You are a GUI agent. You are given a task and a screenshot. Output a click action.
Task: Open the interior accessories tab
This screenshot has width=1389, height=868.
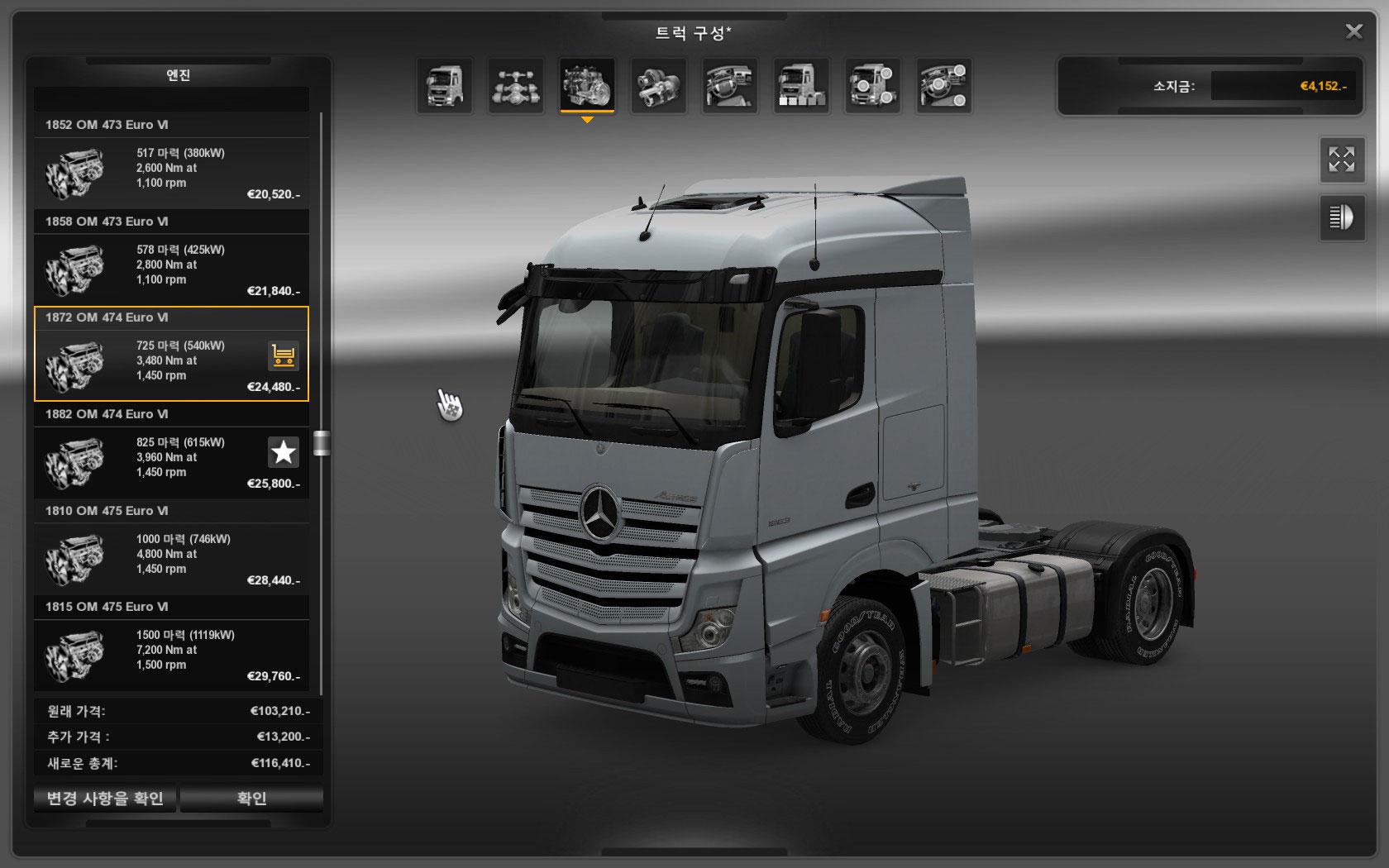click(944, 85)
